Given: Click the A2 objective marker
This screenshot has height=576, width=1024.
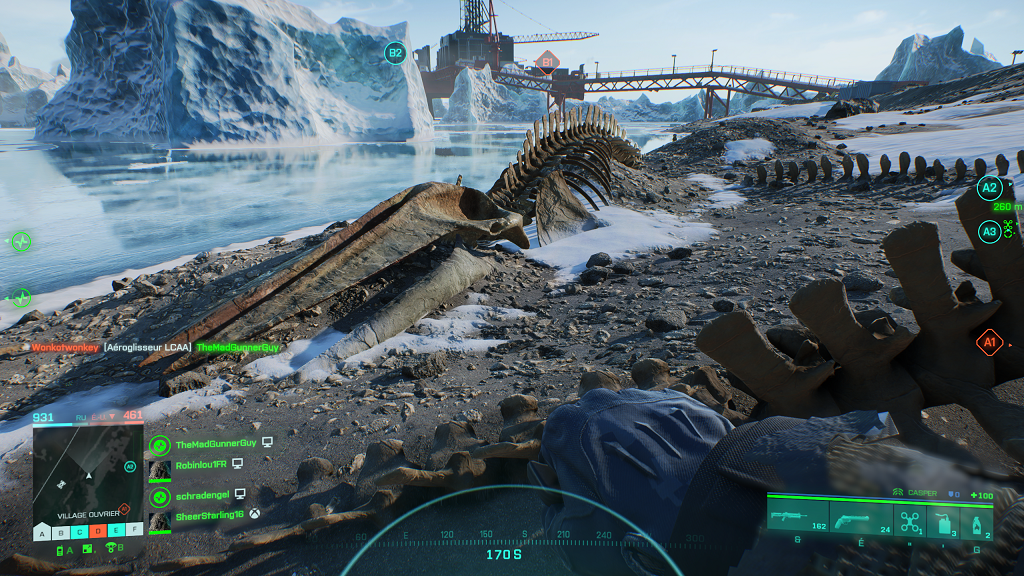Looking at the screenshot, I should [x=989, y=187].
